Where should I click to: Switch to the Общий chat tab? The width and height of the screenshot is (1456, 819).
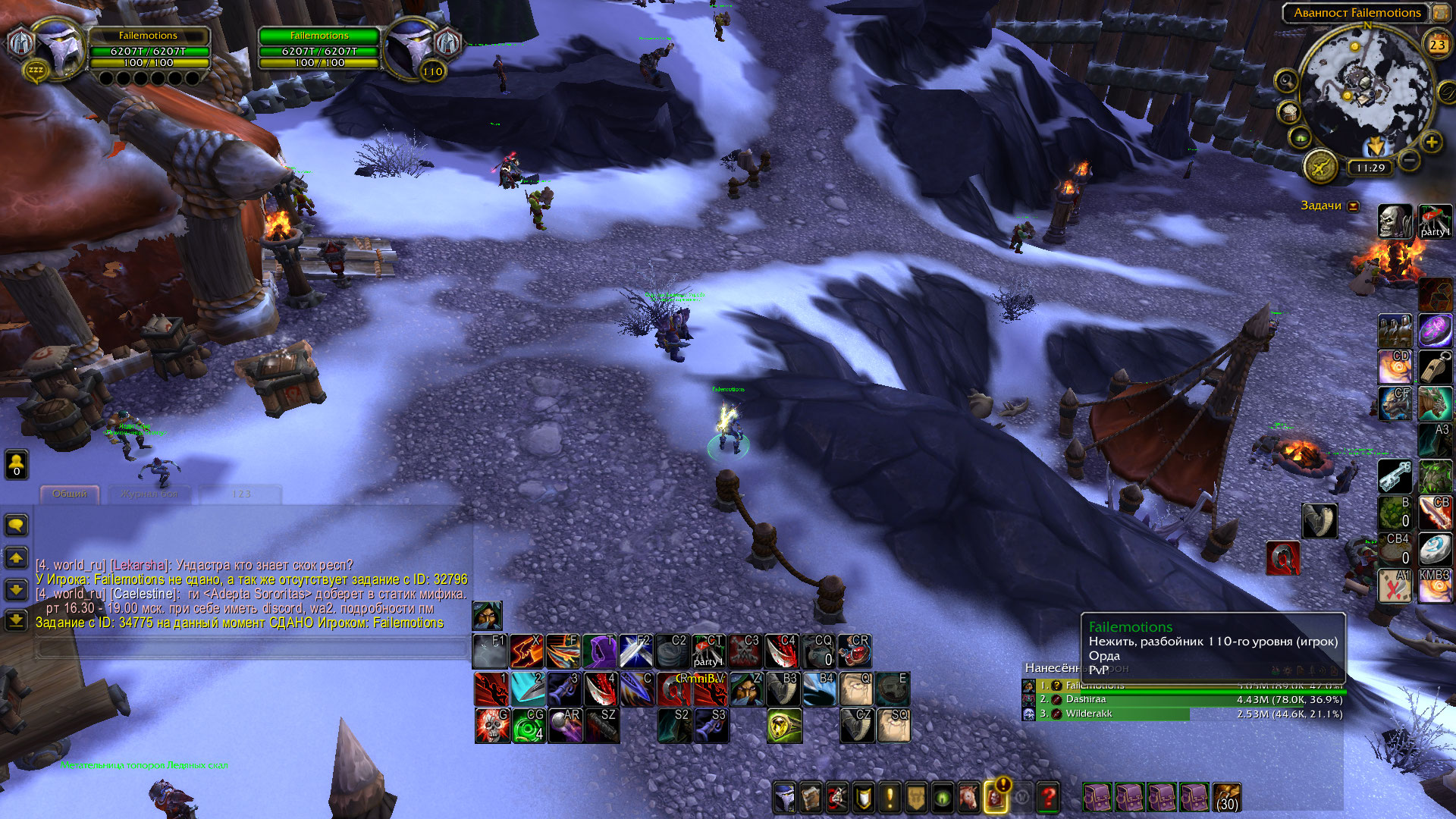pos(70,494)
